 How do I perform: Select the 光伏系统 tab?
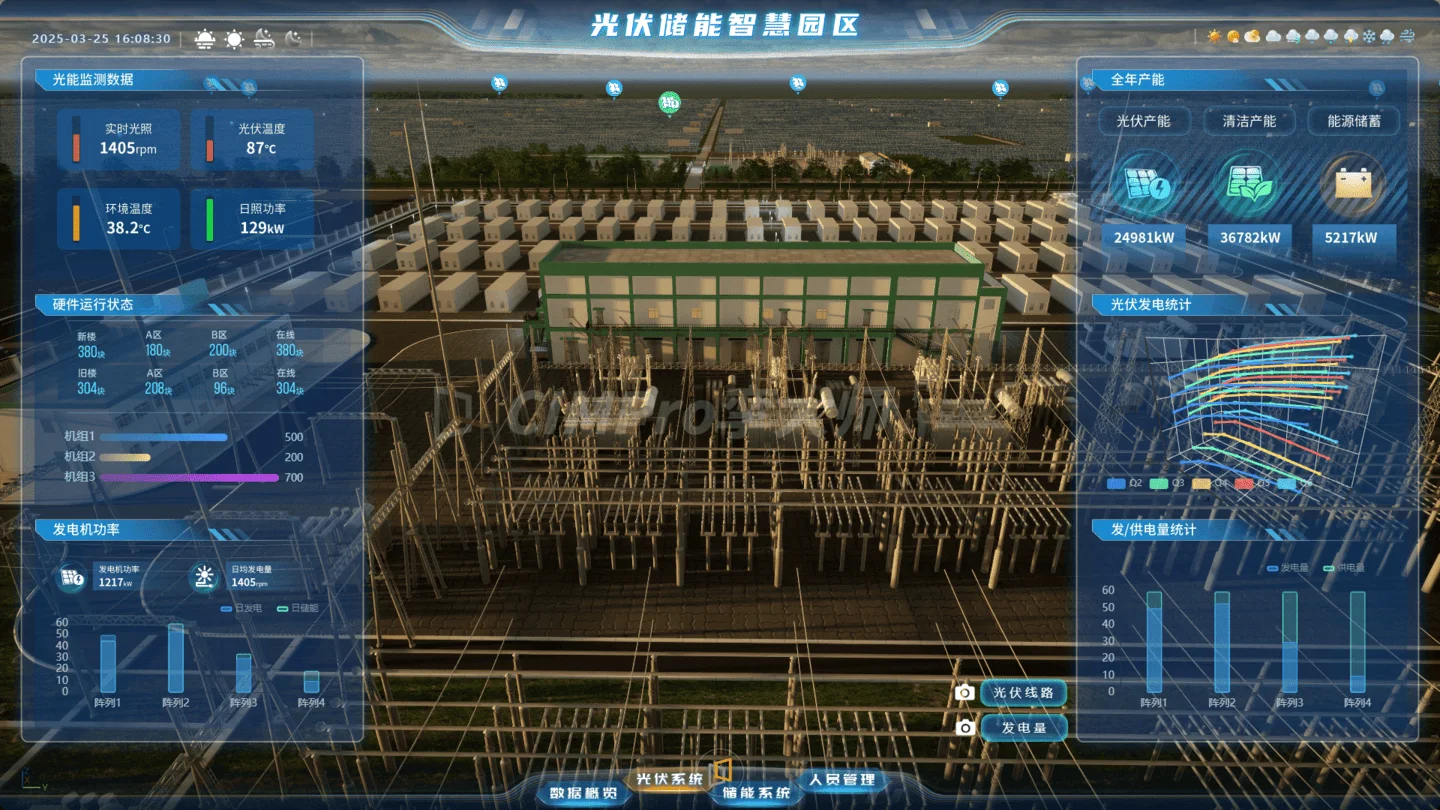[x=670, y=779]
